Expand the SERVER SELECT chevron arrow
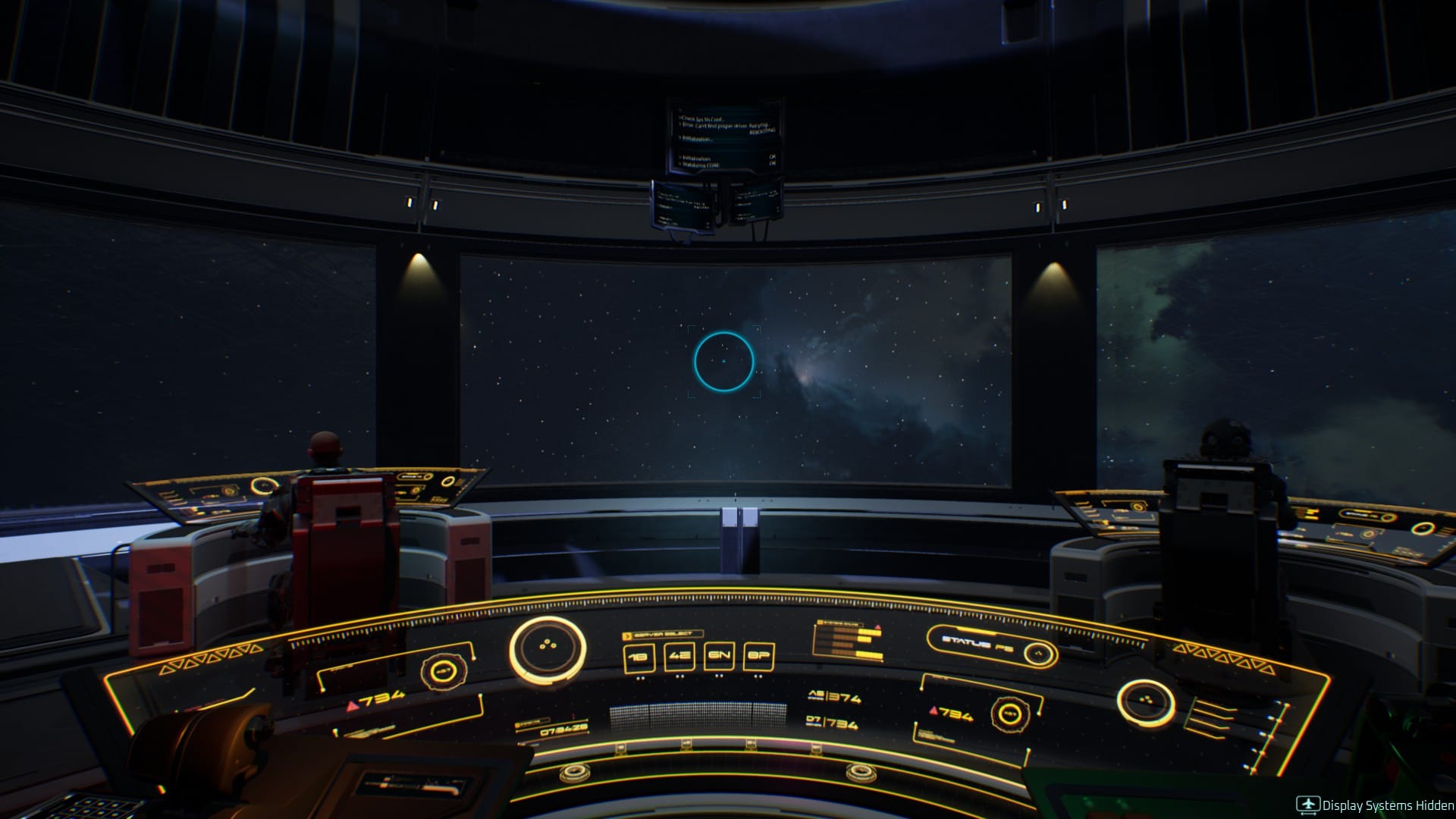The image size is (1456, 819). click(627, 635)
